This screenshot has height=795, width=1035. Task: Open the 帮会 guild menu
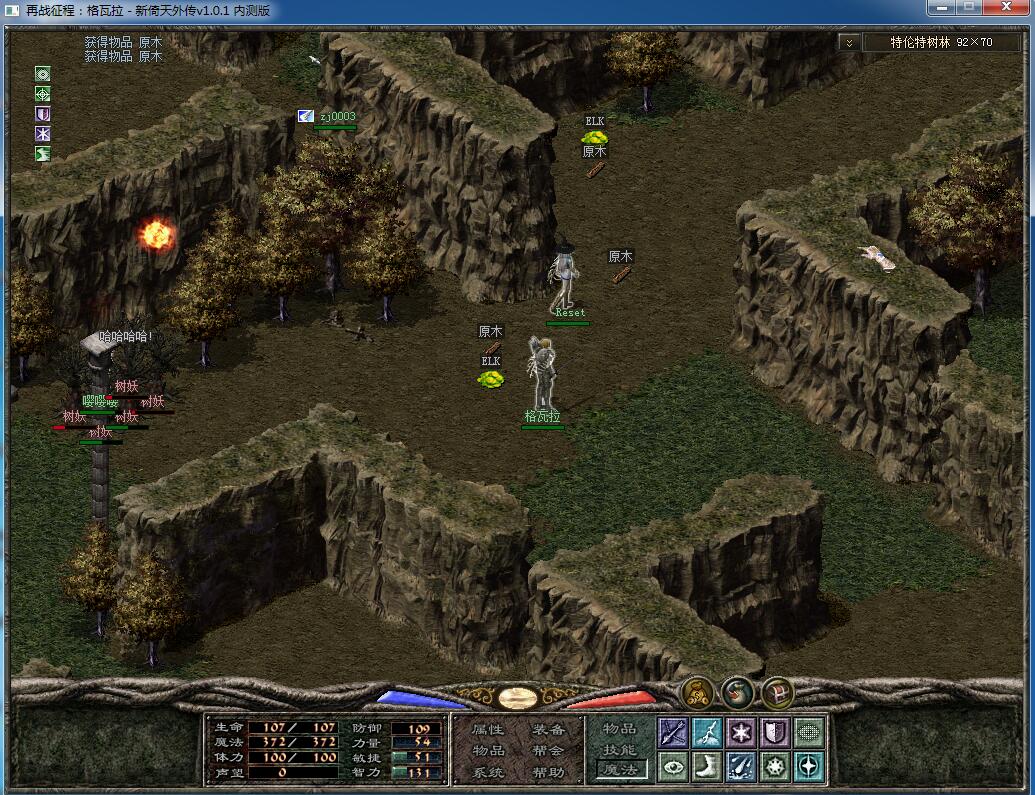pyautogui.click(x=548, y=750)
